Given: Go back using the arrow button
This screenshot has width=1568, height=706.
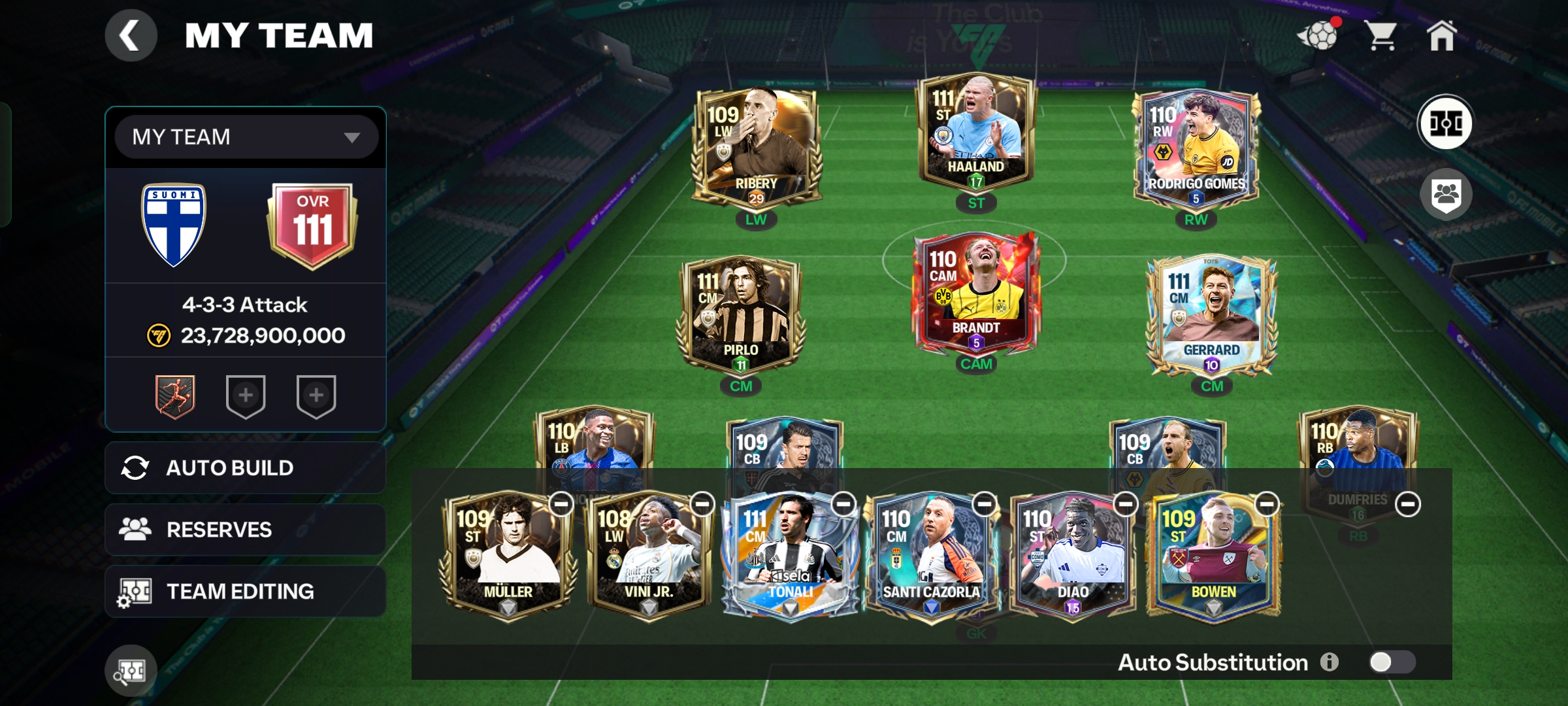Looking at the screenshot, I should click(x=131, y=35).
